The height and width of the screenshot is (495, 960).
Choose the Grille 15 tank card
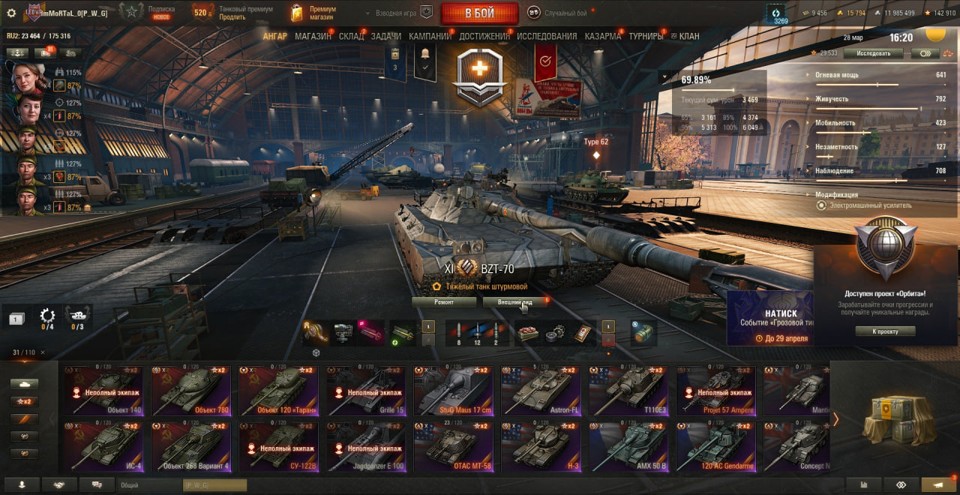coord(366,389)
